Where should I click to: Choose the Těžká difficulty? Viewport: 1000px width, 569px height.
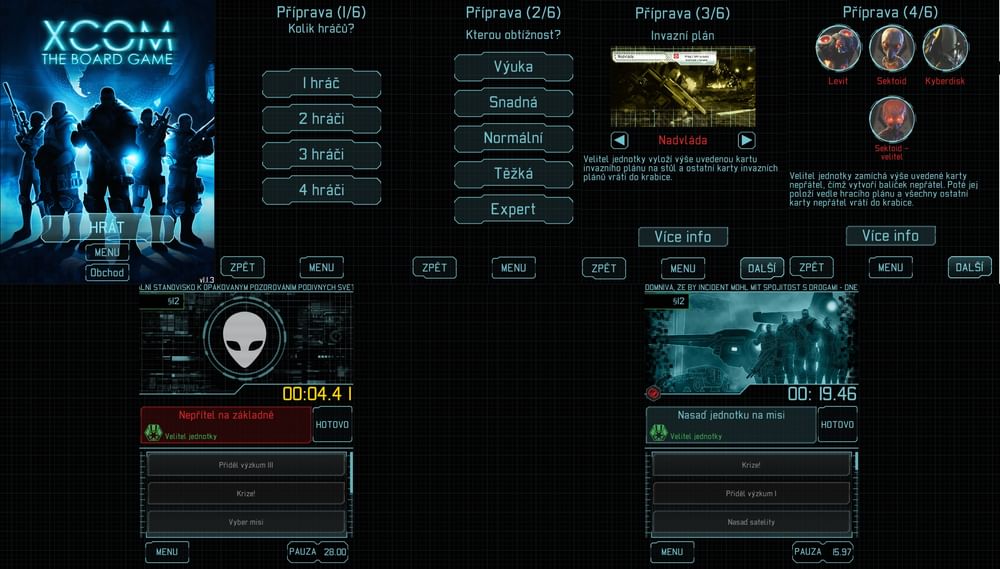click(x=513, y=174)
